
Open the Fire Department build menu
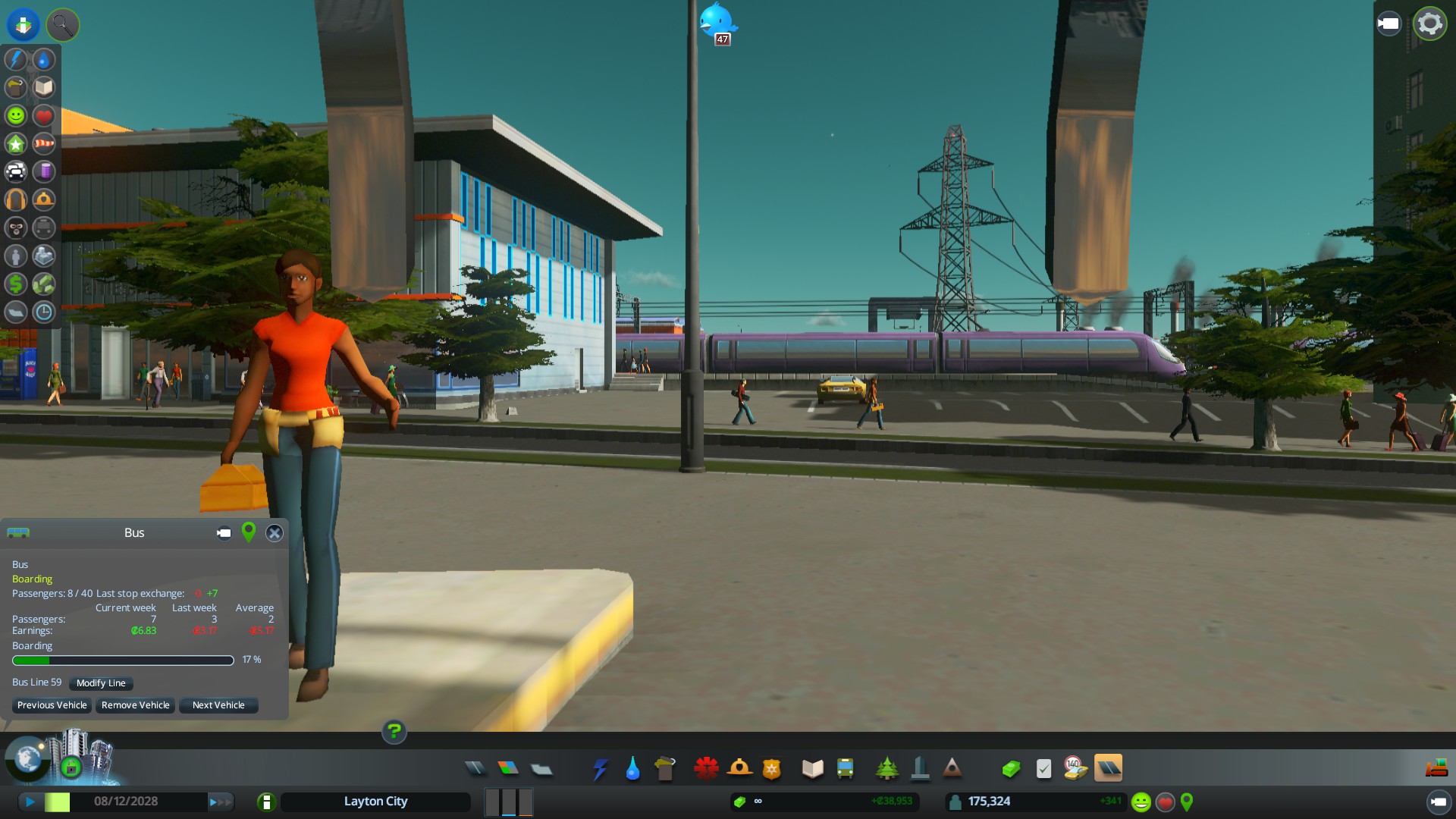(x=739, y=769)
